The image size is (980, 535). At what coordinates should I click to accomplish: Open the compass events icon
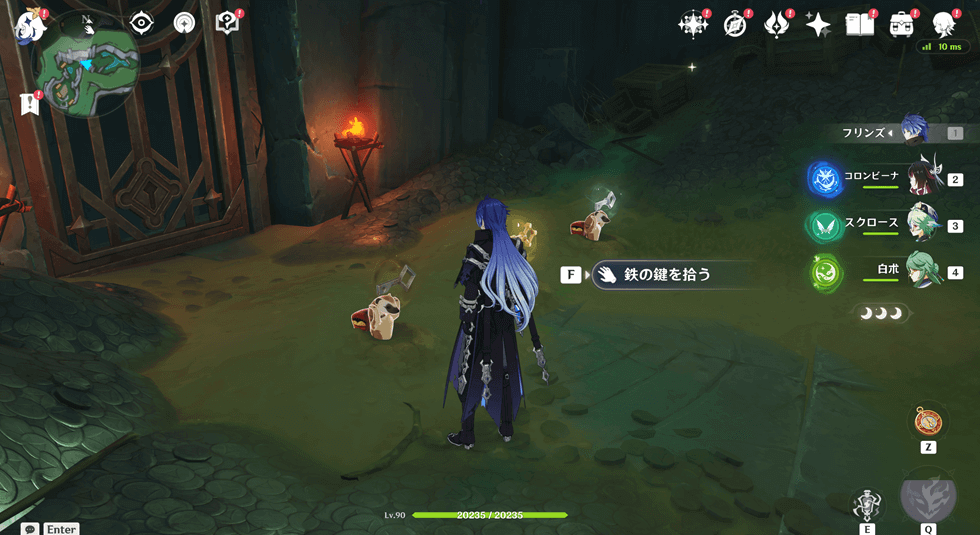[x=735, y=25]
